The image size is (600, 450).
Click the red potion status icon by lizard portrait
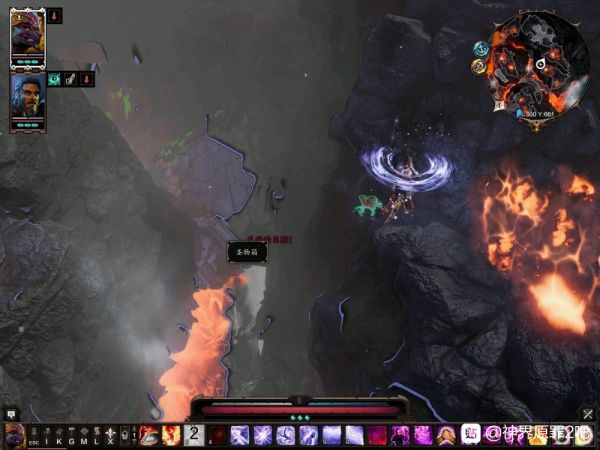point(55,16)
